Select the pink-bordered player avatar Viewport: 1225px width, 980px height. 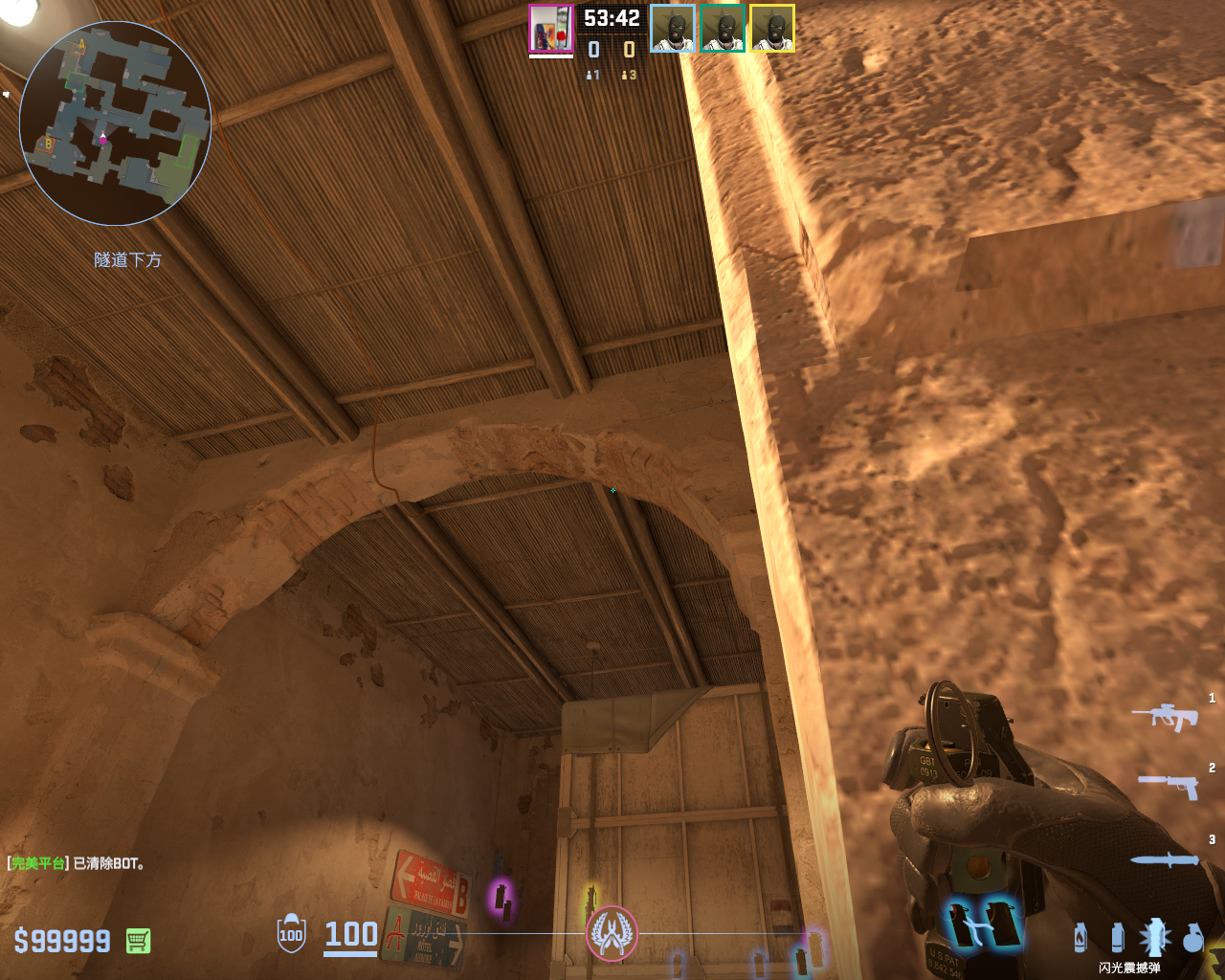(551, 29)
